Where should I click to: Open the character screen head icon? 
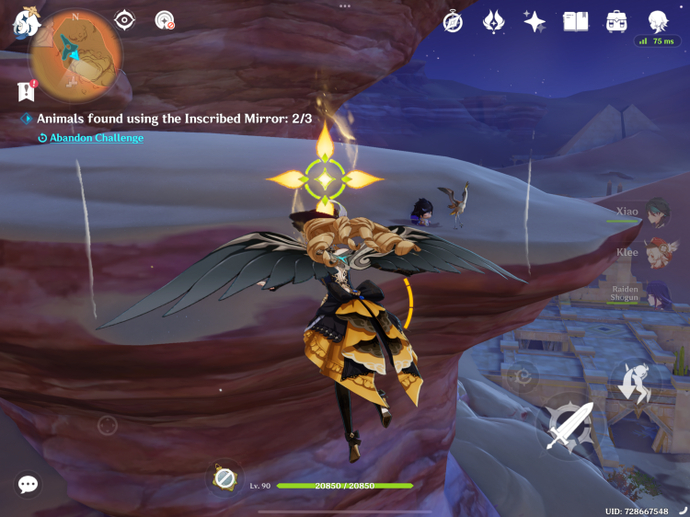pyautogui.click(x=657, y=21)
